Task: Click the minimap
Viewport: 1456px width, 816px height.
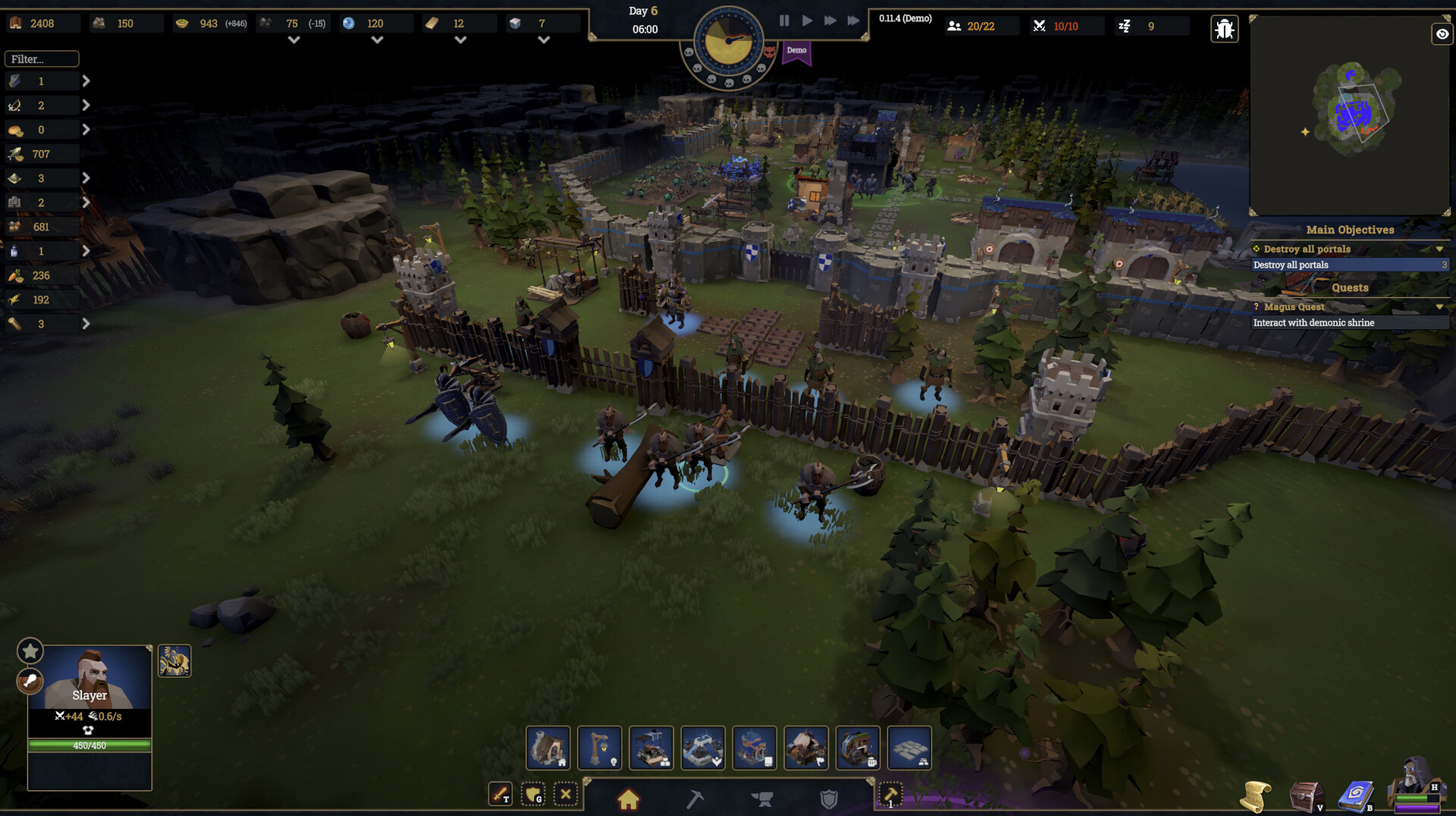Action: click(1350, 115)
